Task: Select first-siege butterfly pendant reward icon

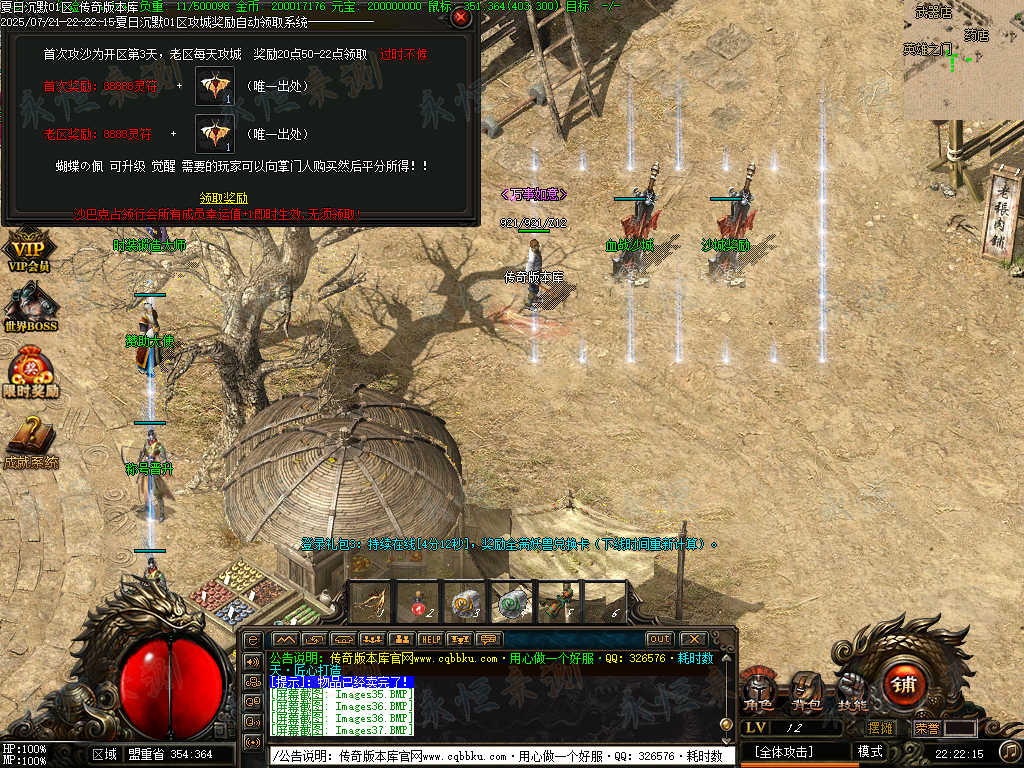Action: [x=214, y=88]
